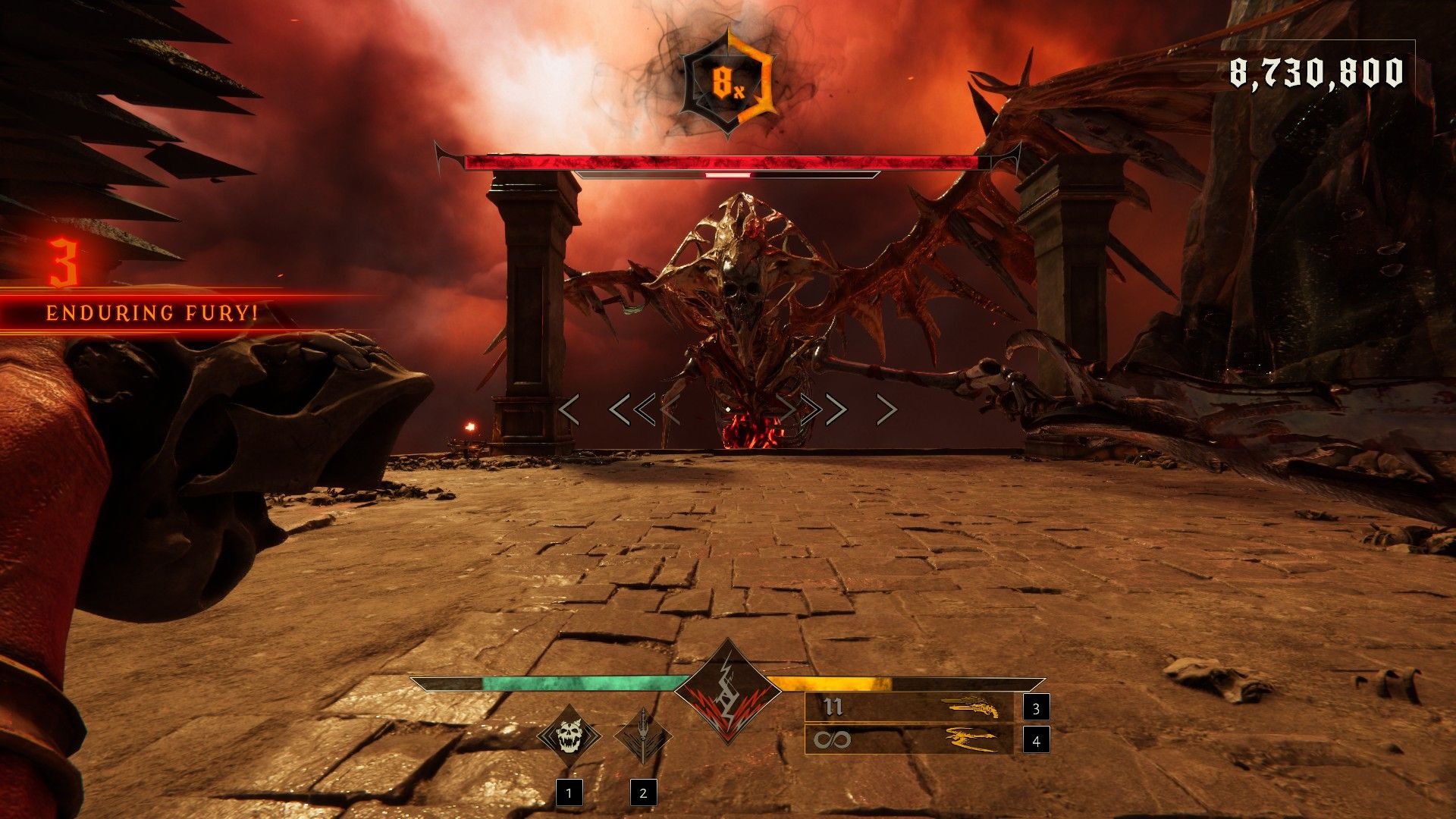Click the ENDURING FURY! banner
The image size is (1456, 819).
(x=152, y=311)
